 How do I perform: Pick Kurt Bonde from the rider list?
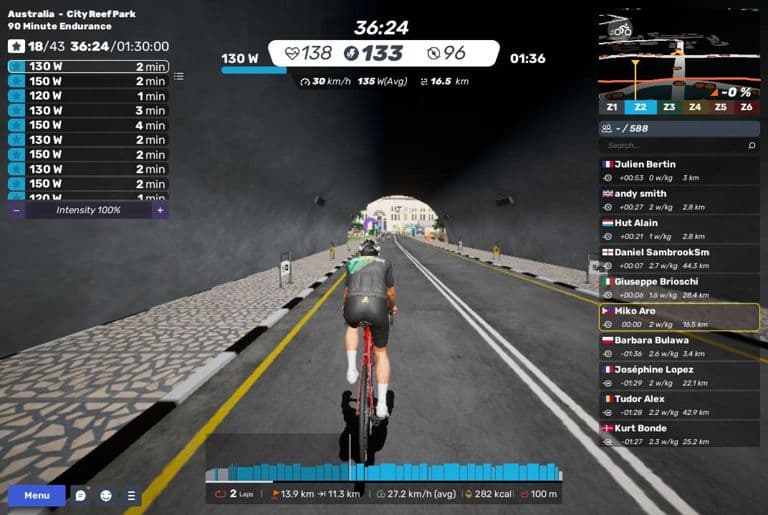coord(678,433)
